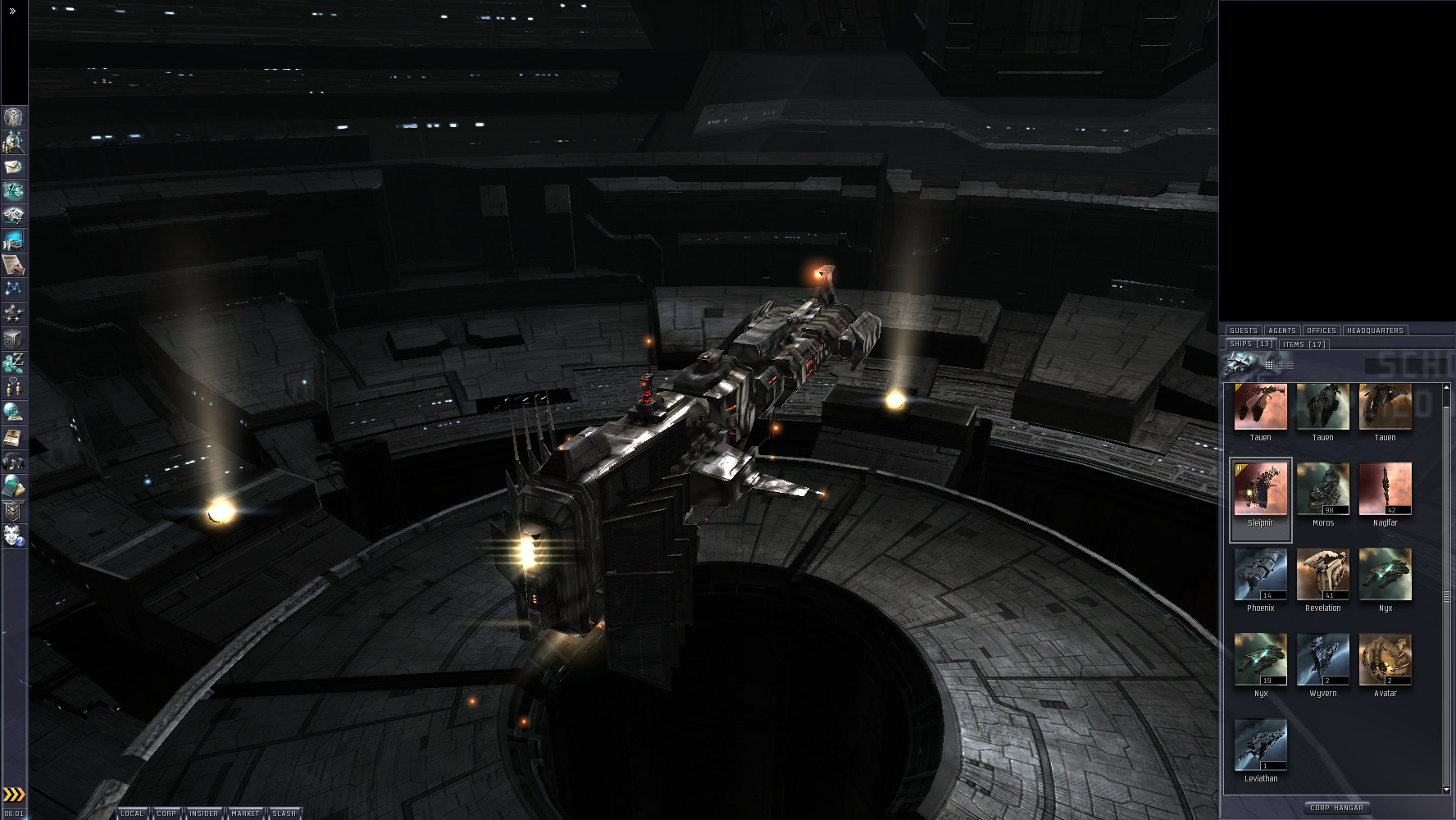Pick the Avatar titan stack
This screenshot has width=1456, height=820.
[1385, 661]
